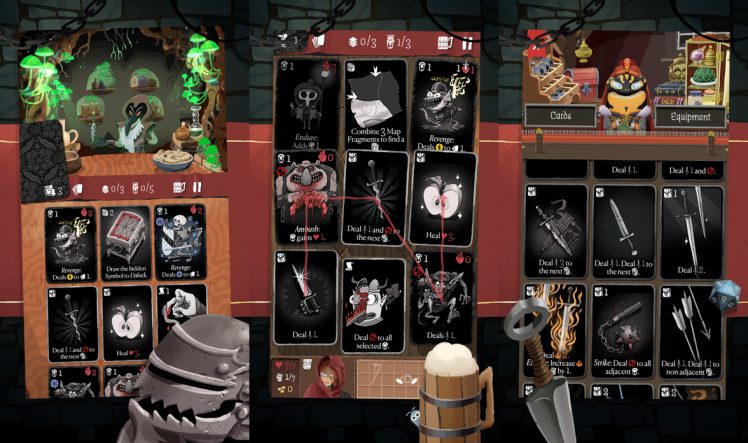Select the Endure hooded figure card
The image size is (748, 443).
[x=306, y=103]
